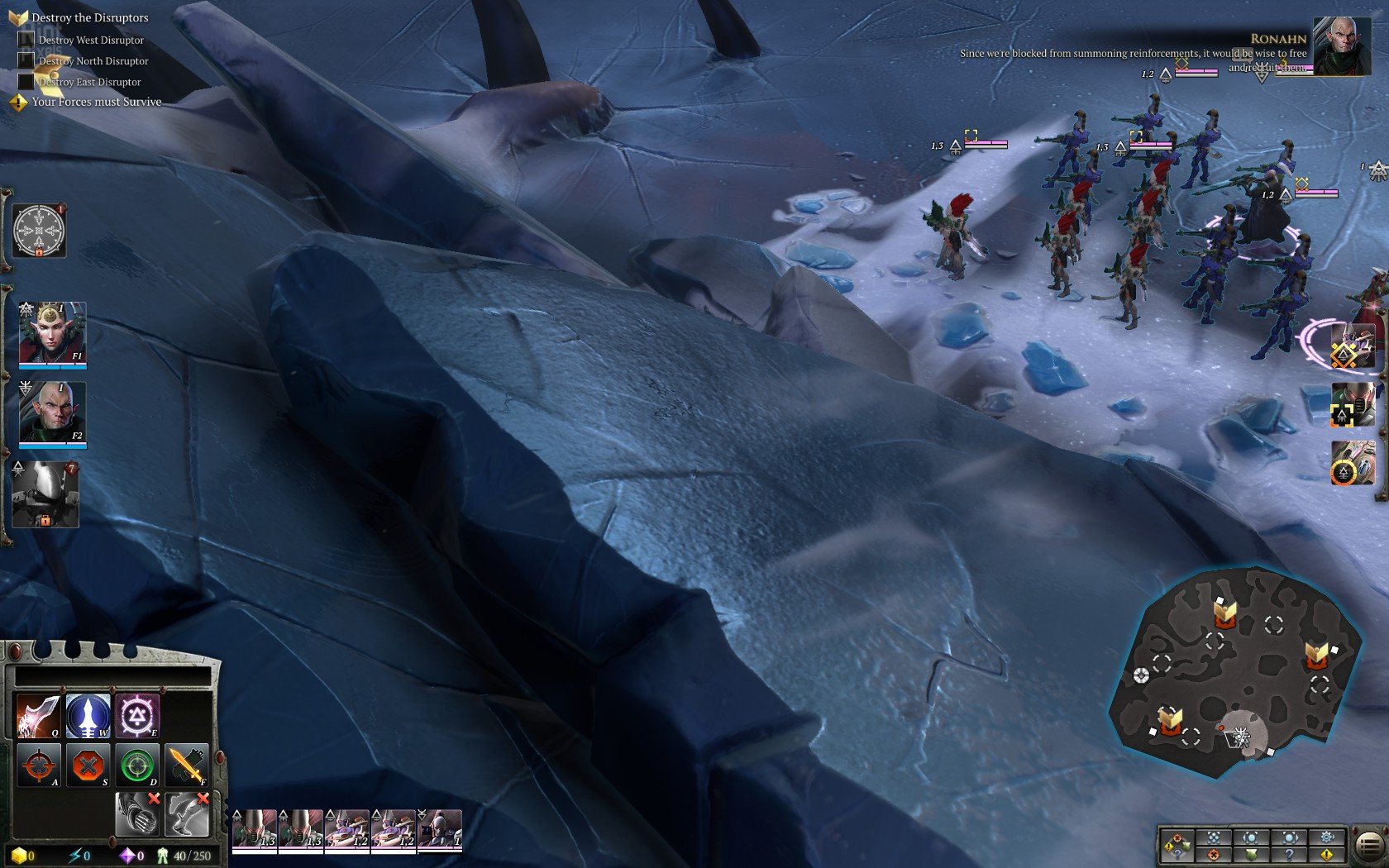The height and width of the screenshot is (868, 1389).
Task: Use the blue spear W ability
Action: pyautogui.click(x=88, y=715)
